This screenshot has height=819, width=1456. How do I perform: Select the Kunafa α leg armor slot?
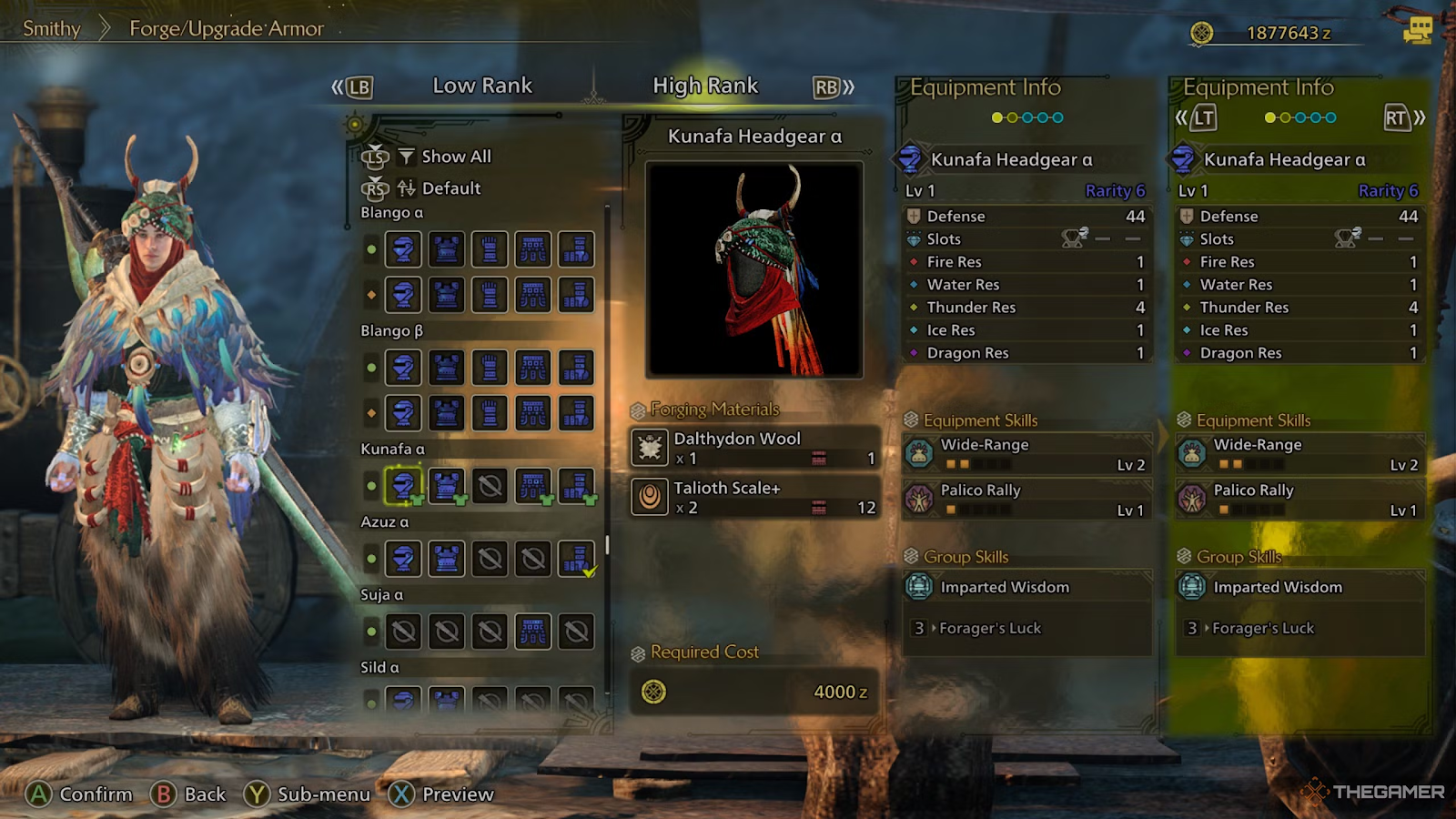(577, 486)
